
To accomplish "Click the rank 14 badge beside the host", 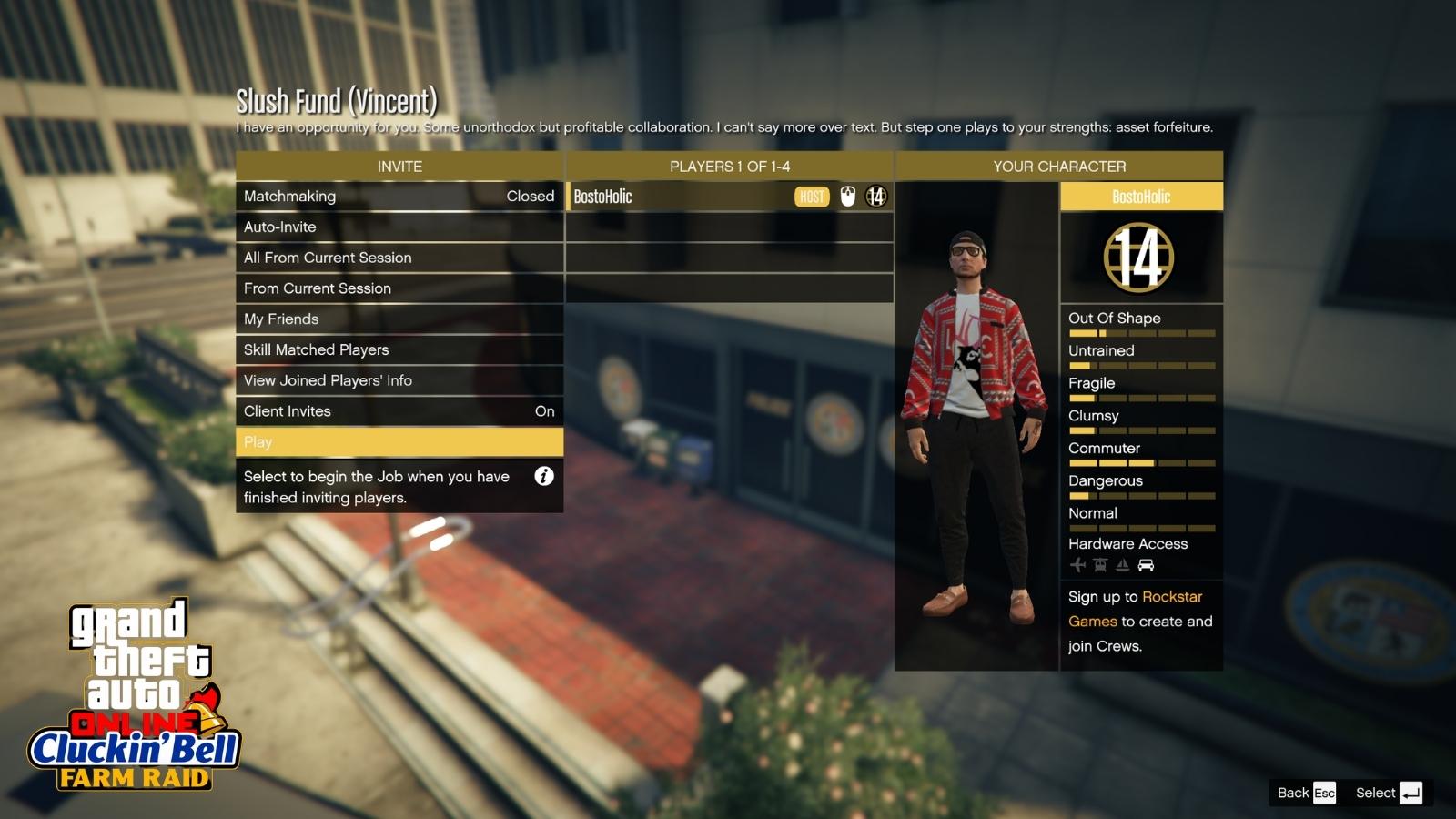I will click(x=875, y=196).
